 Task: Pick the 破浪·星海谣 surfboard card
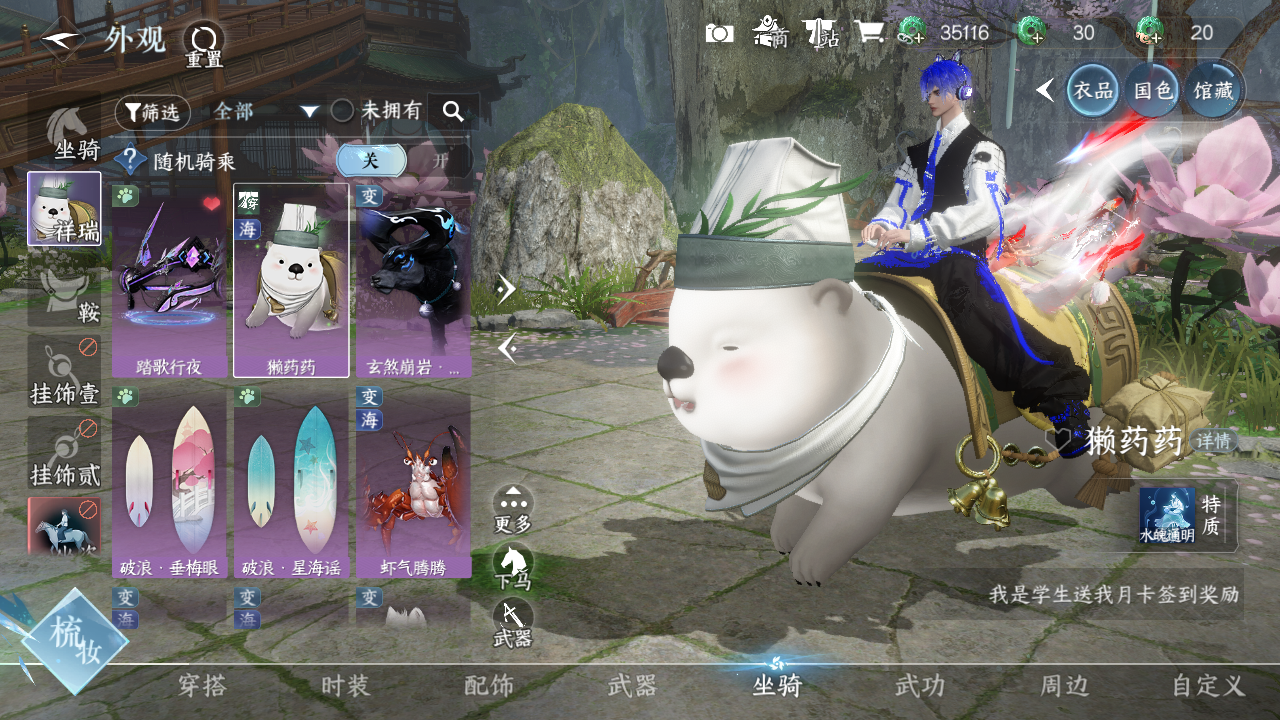[x=291, y=482]
